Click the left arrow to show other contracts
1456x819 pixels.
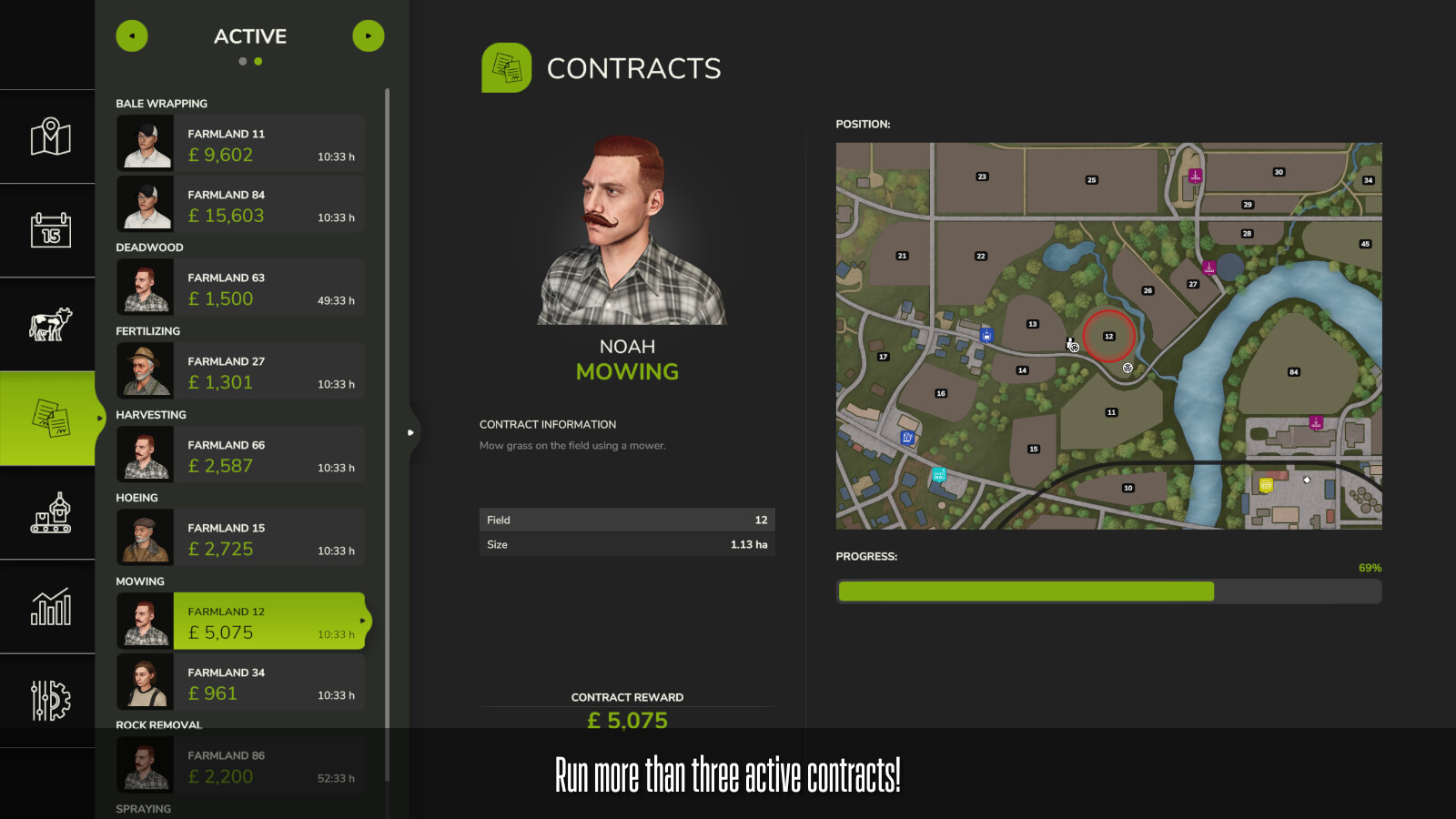click(x=132, y=35)
